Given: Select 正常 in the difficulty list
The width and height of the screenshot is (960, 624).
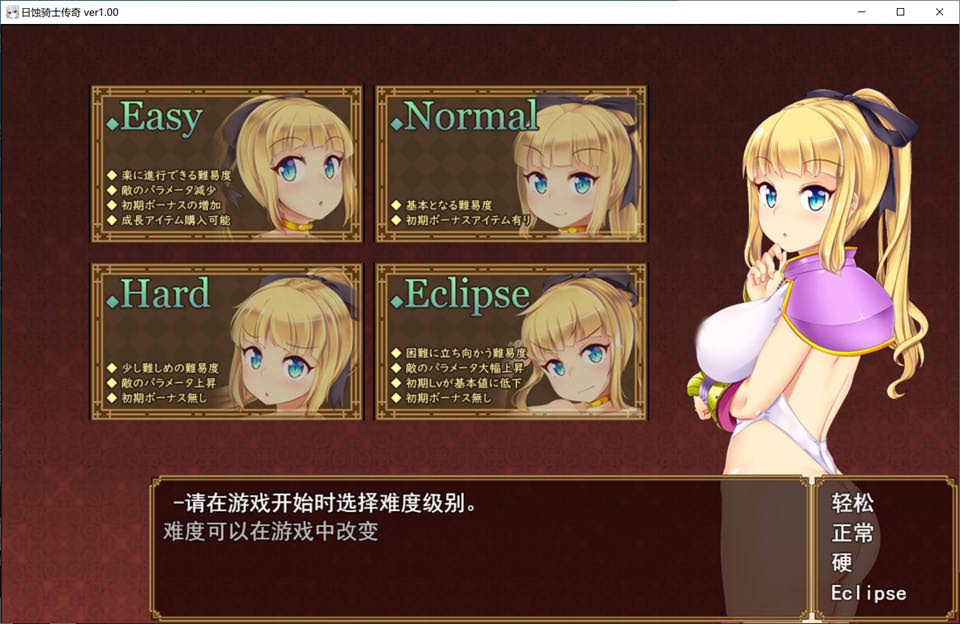Looking at the screenshot, I should pyautogui.click(x=852, y=533).
